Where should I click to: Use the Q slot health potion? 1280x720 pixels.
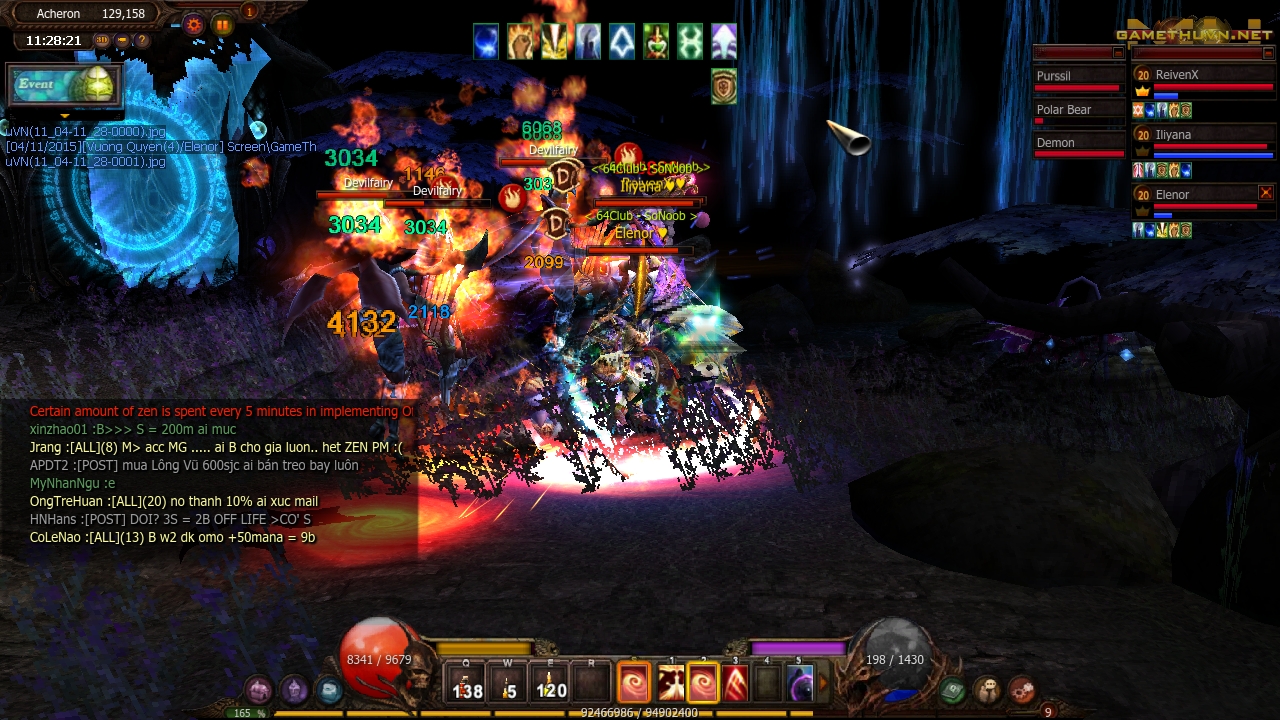467,684
